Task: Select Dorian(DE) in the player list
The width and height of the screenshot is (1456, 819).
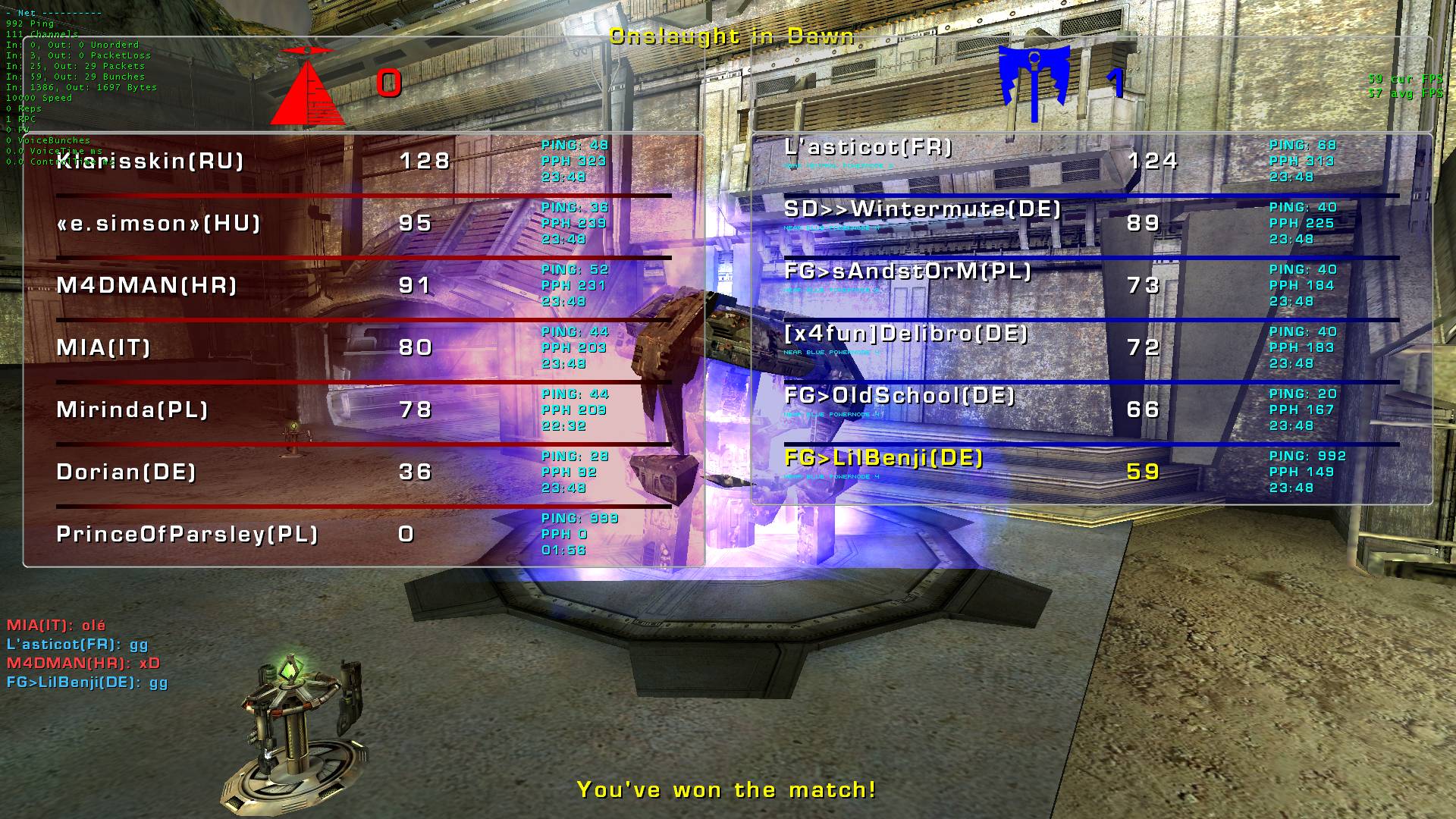Action: point(127,472)
